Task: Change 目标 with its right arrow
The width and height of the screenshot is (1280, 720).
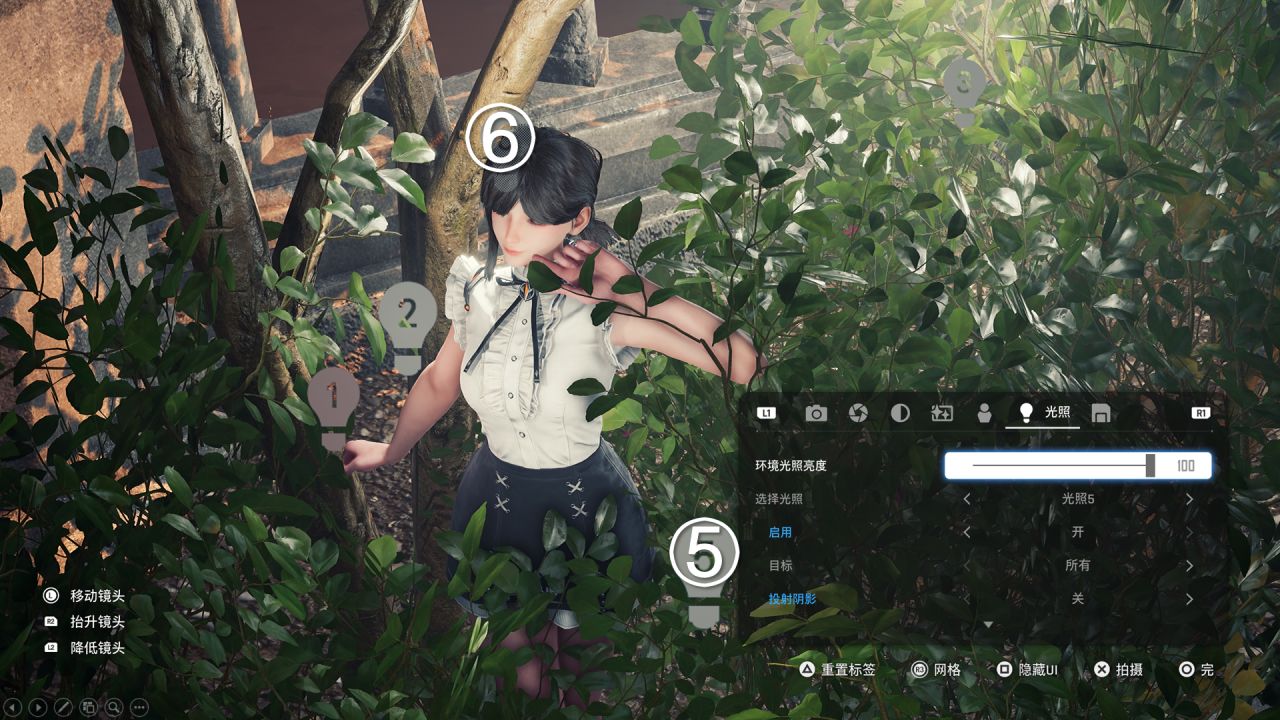Action: (x=1189, y=566)
